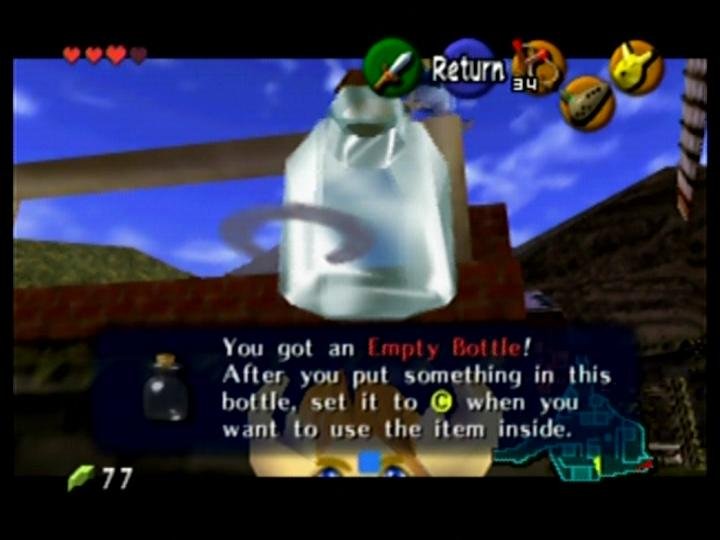Equip the yellow Keaton mask item
Image resolution: width=720 pixels, height=540 pixels.
636,66
